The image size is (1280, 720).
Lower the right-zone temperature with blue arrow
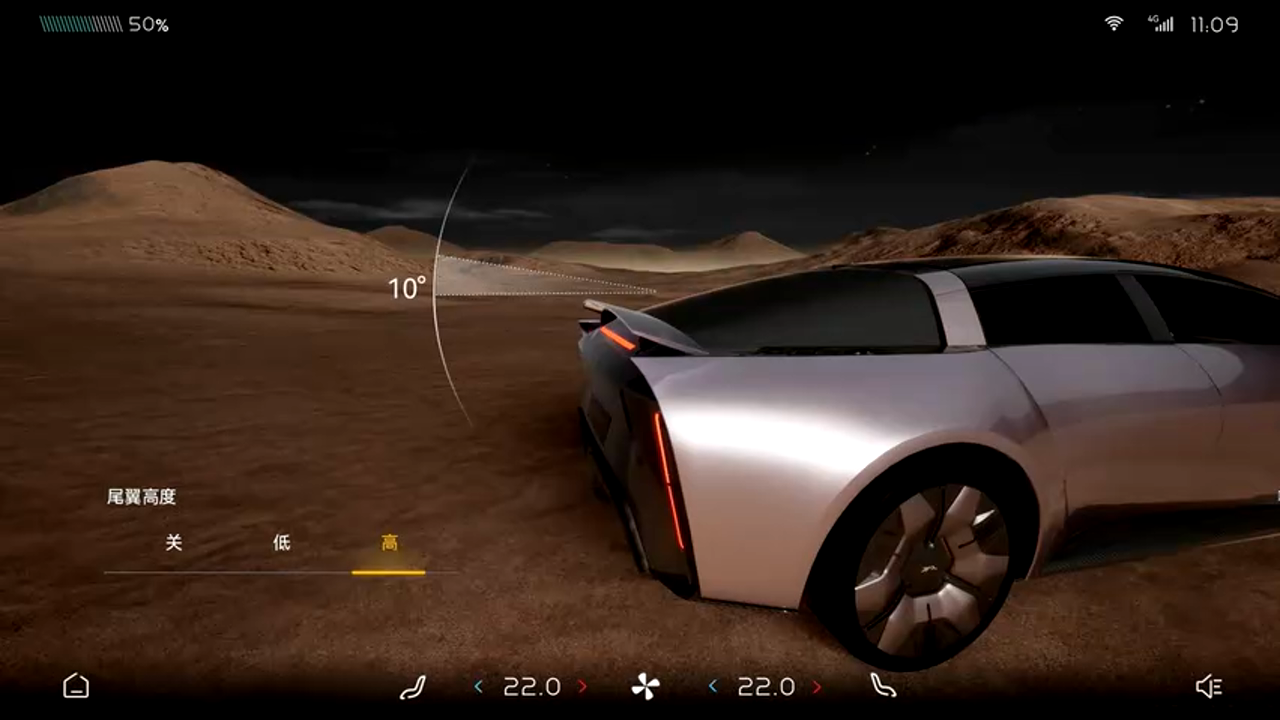coord(713,686)
